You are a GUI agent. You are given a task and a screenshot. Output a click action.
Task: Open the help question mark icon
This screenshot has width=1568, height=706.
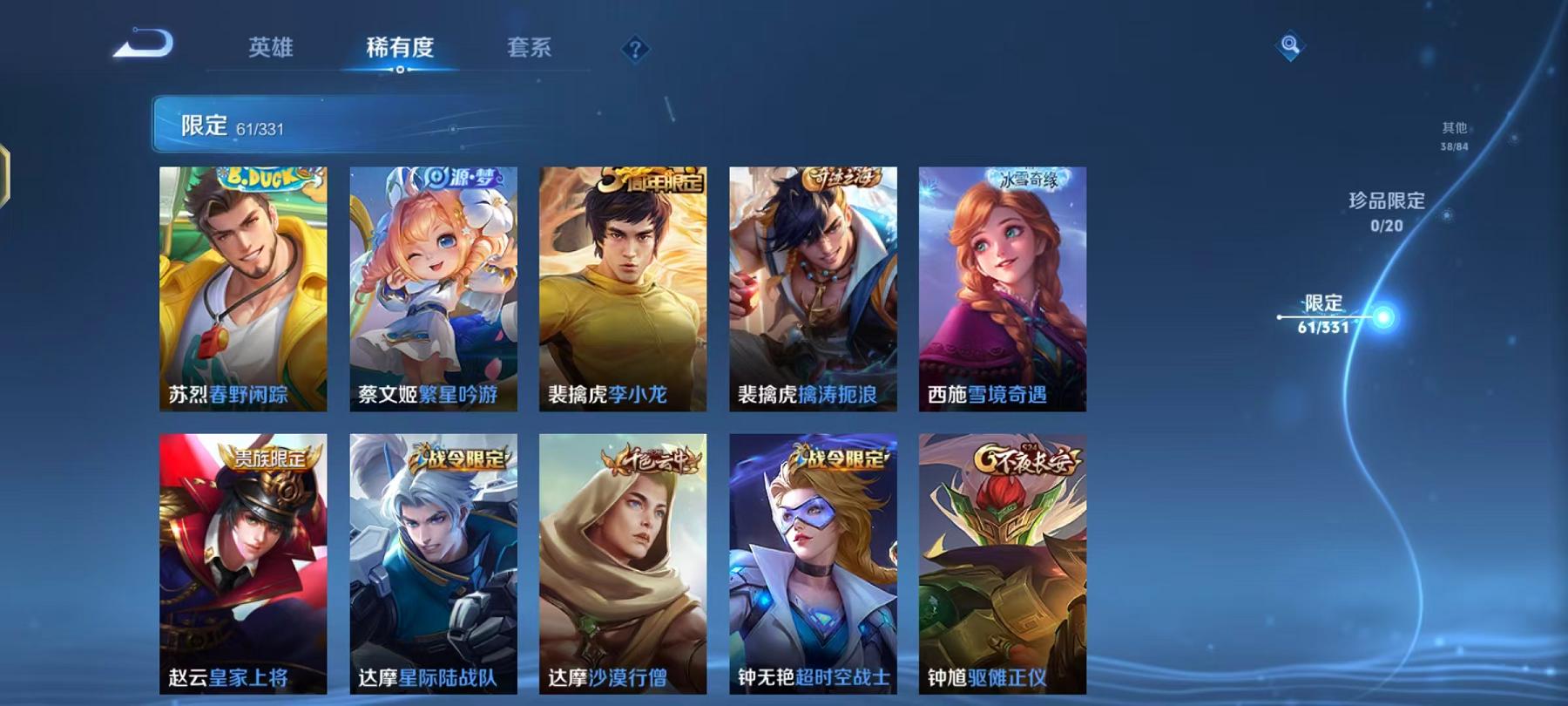pyautogui.click(x=635, y=50)
